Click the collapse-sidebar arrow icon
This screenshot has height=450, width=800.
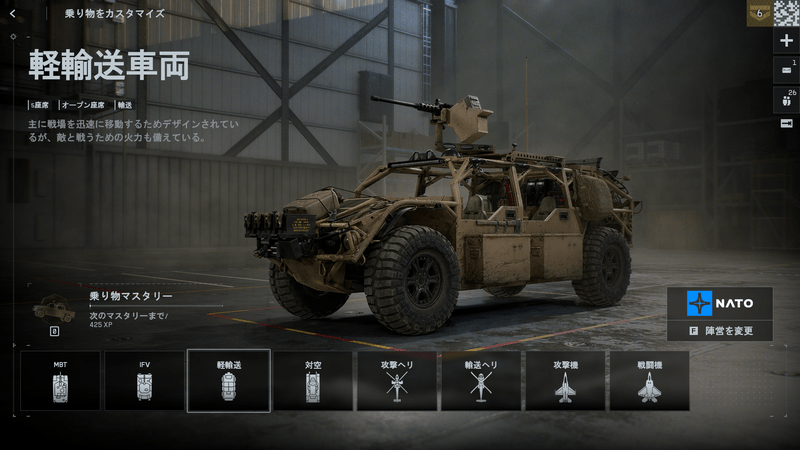click(786, 123)
